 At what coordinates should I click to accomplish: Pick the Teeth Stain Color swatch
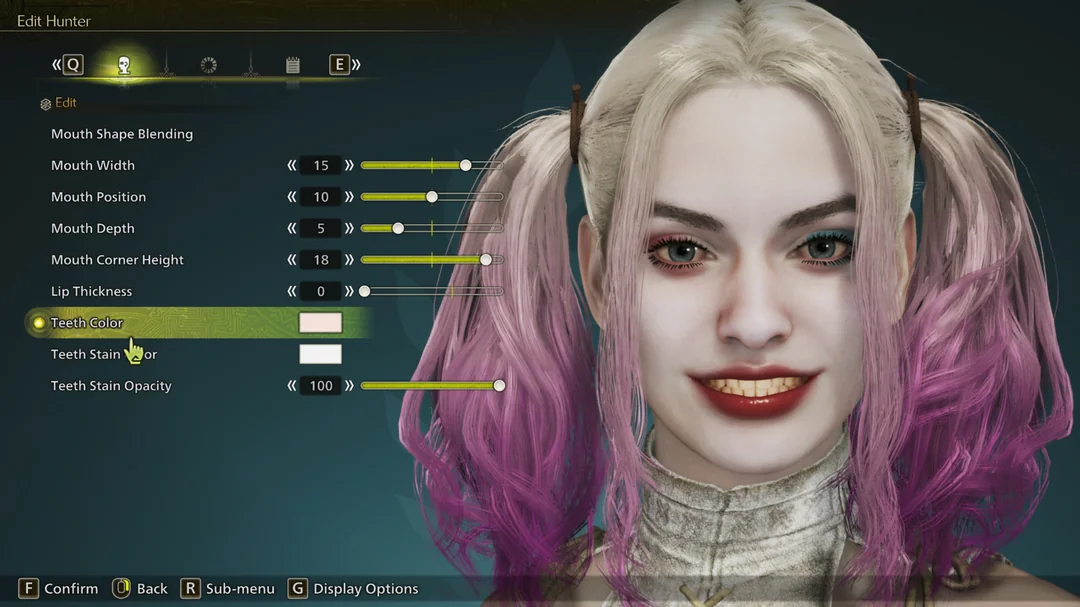click(x=320, y=354)
